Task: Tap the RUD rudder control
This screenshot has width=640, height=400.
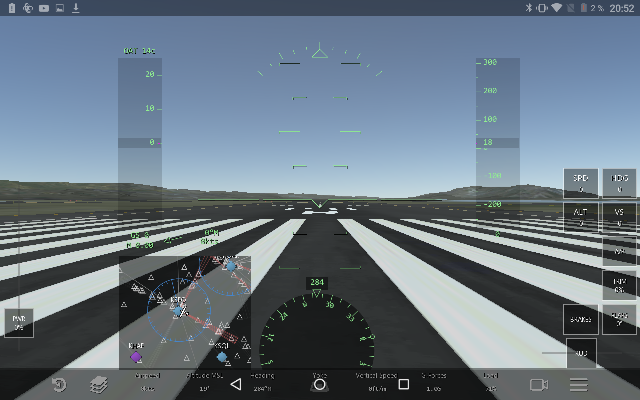Action: coord(581,353)
